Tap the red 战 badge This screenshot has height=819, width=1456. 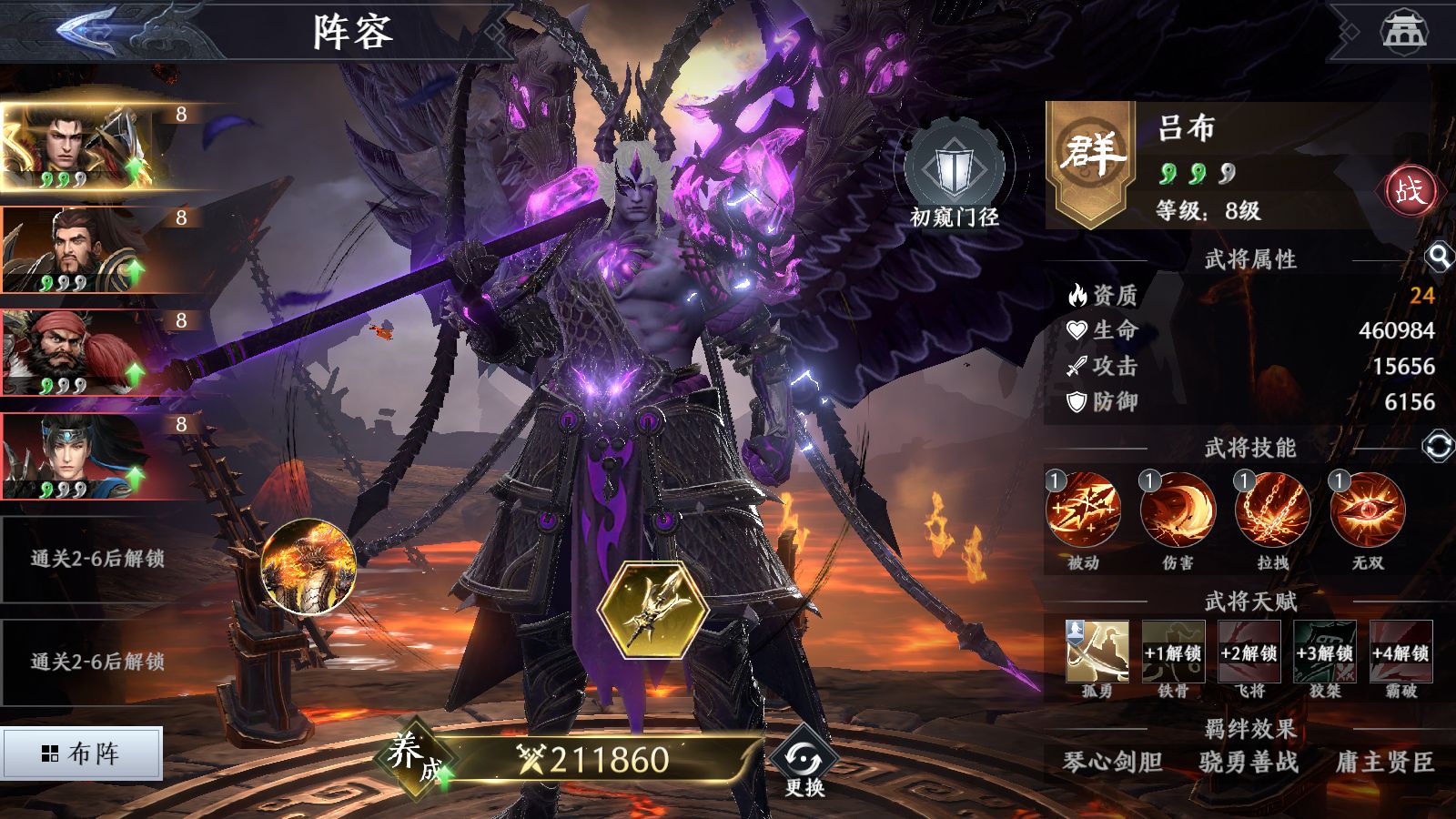coord(1410,191)
